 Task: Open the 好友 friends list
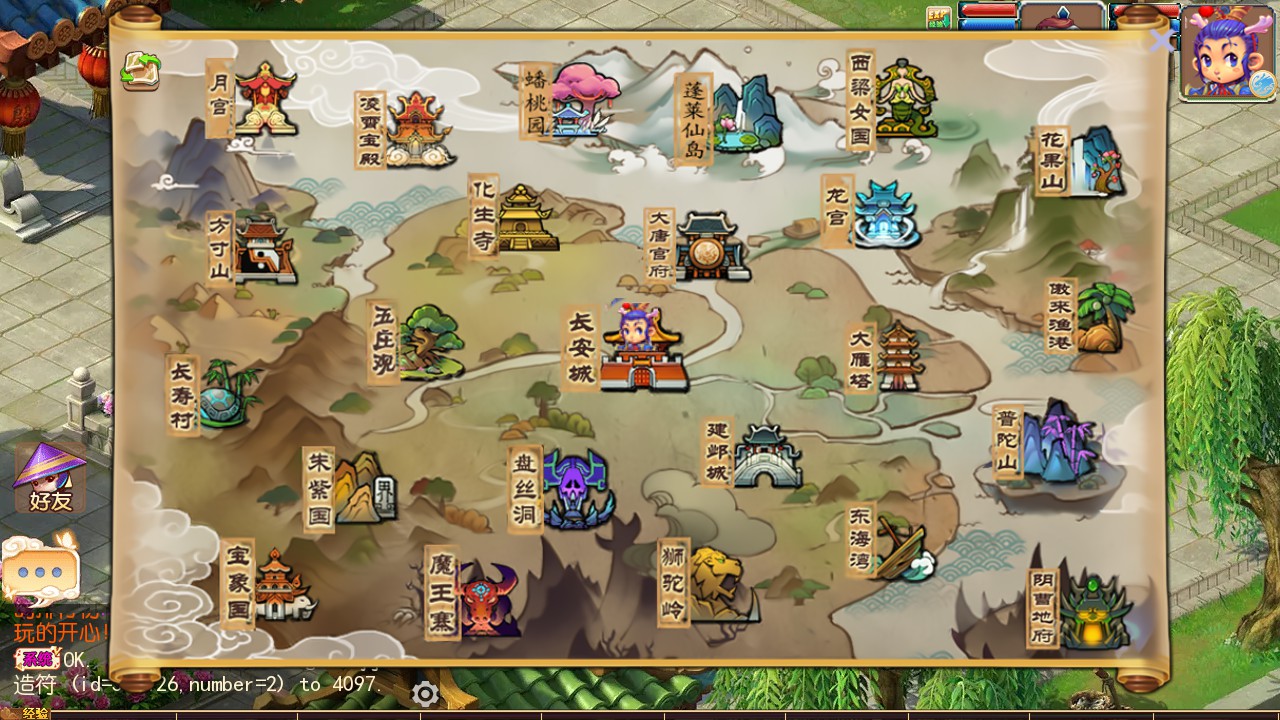point(50,478)
